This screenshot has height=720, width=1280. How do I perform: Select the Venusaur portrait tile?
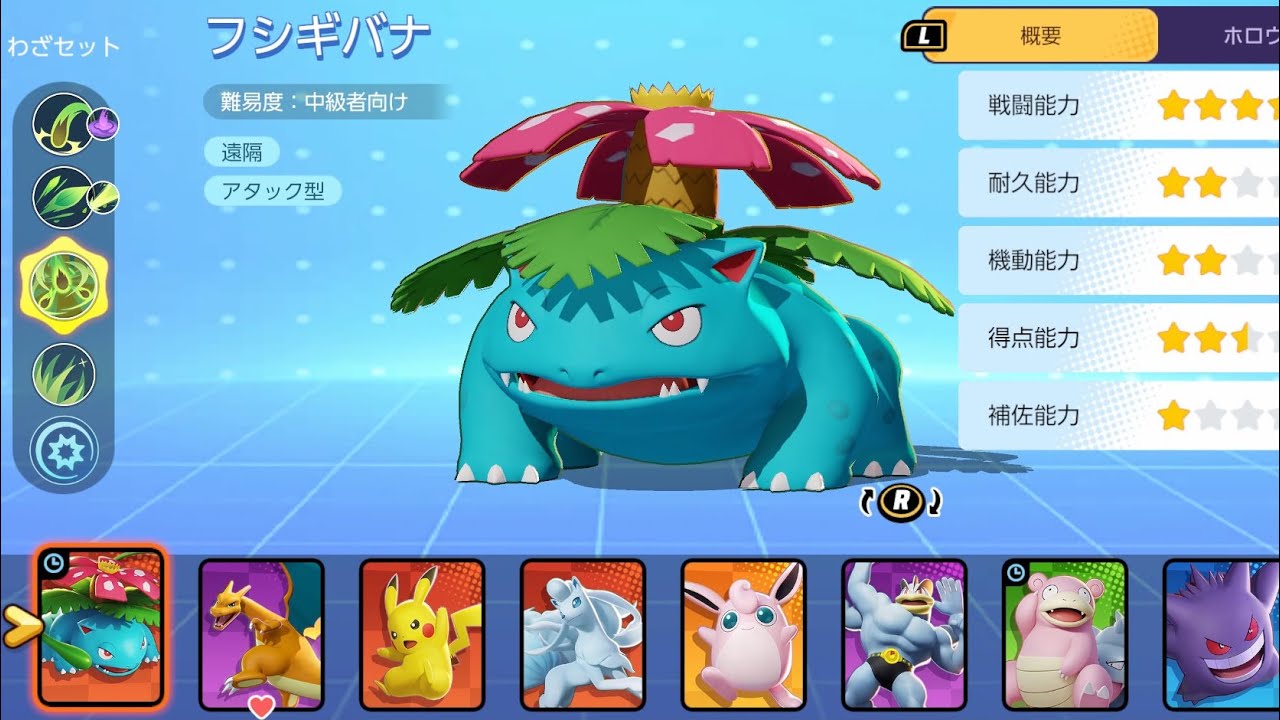click(x=100, y=626)
